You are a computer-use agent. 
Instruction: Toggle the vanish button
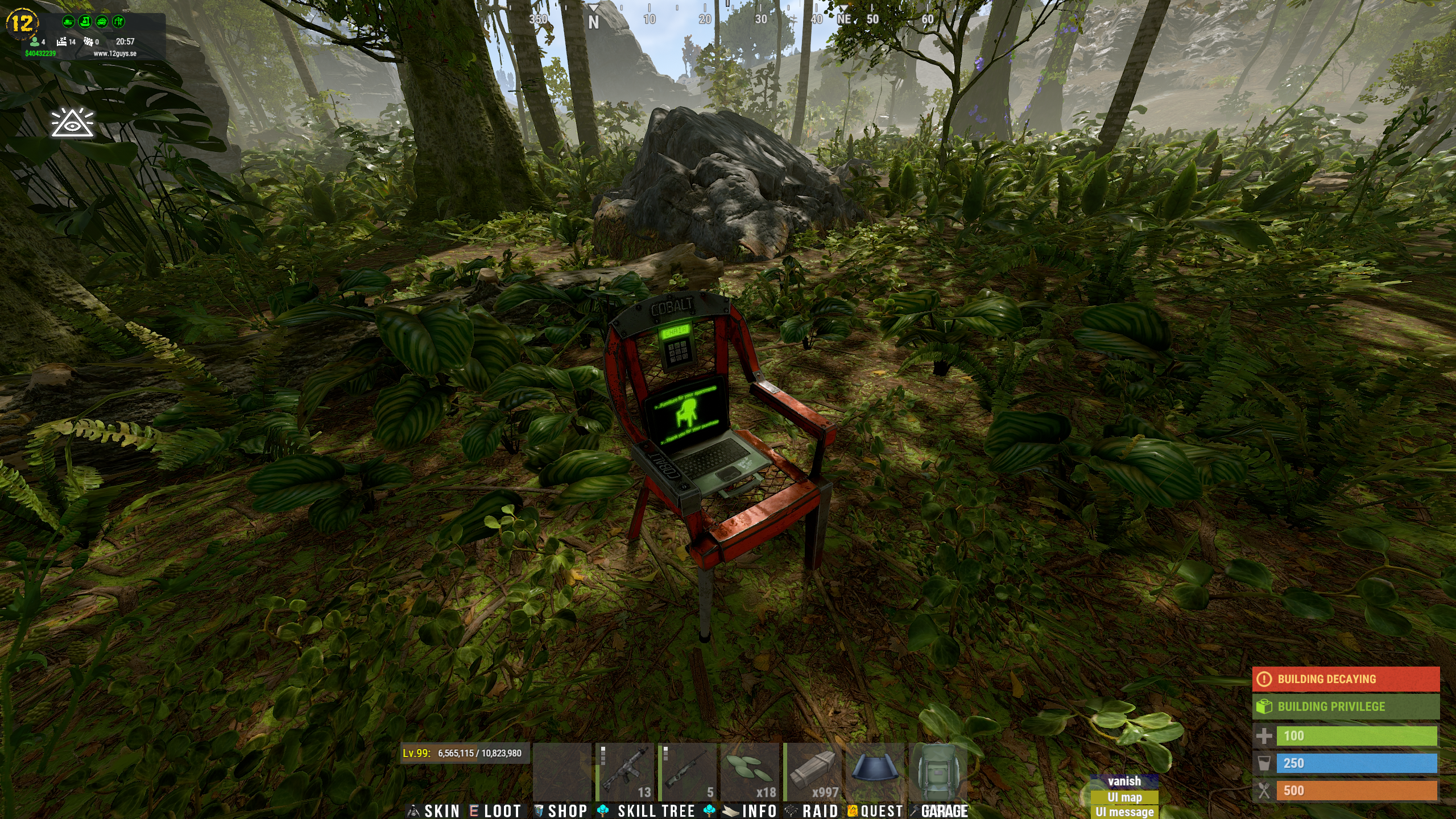[1124, 781]
